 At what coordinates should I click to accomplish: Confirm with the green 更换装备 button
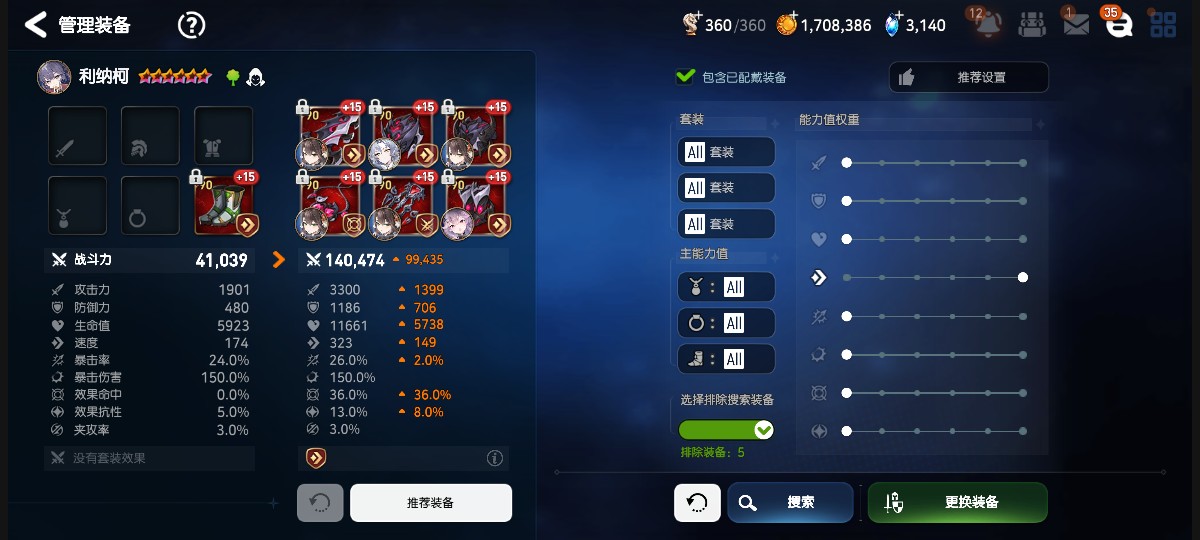click(957, 503)
